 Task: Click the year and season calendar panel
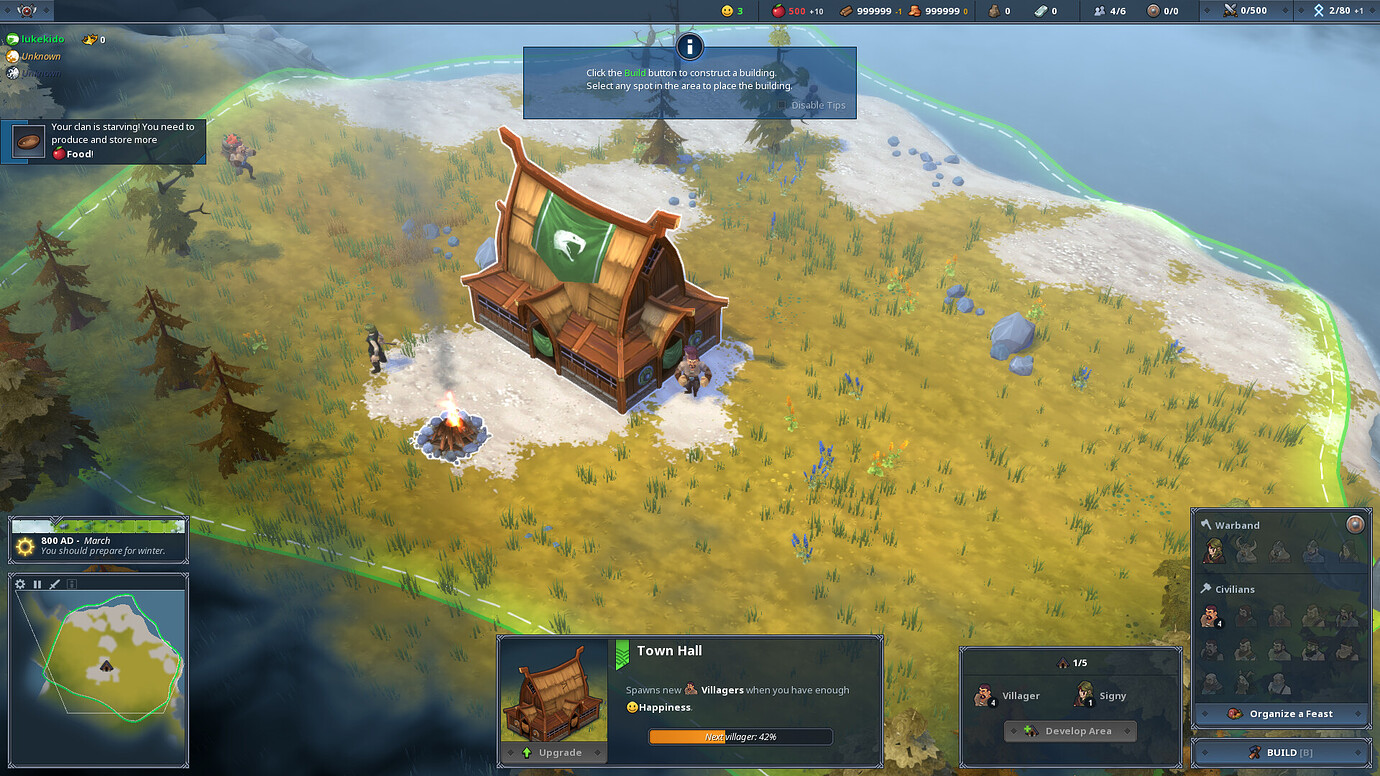[x=98, y=540]
